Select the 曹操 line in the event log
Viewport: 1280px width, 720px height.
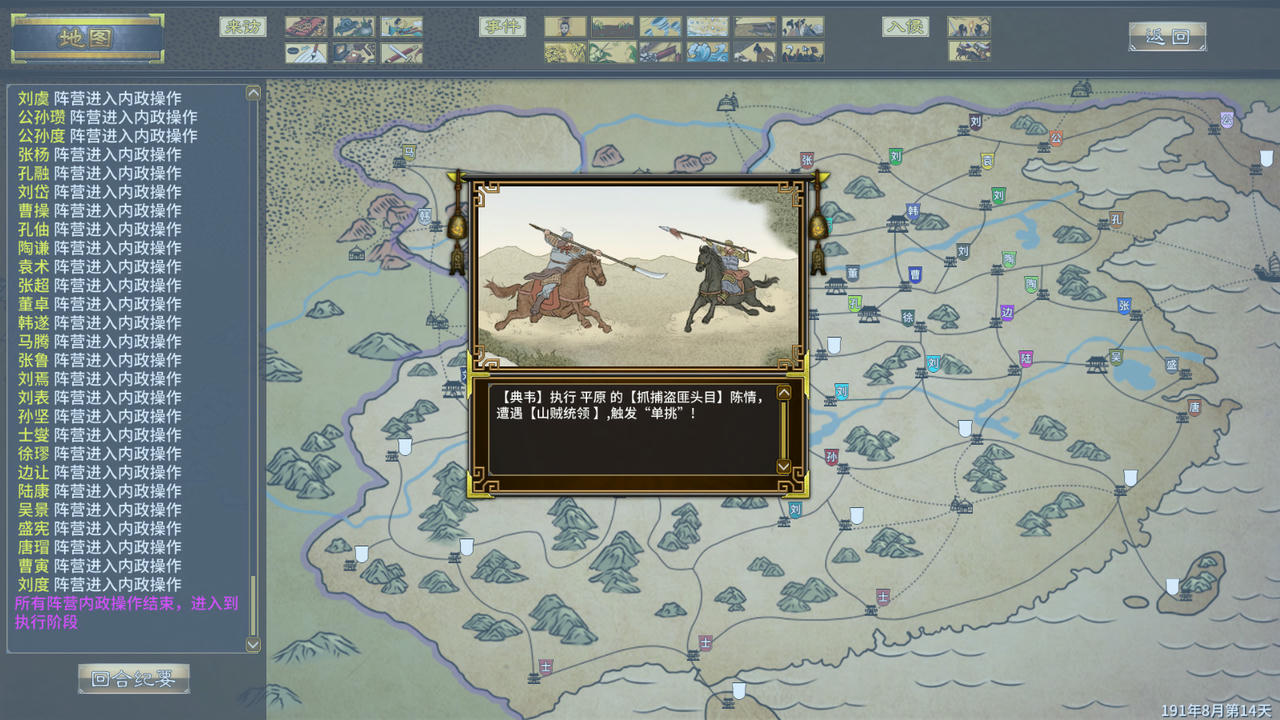pos(99,210)
